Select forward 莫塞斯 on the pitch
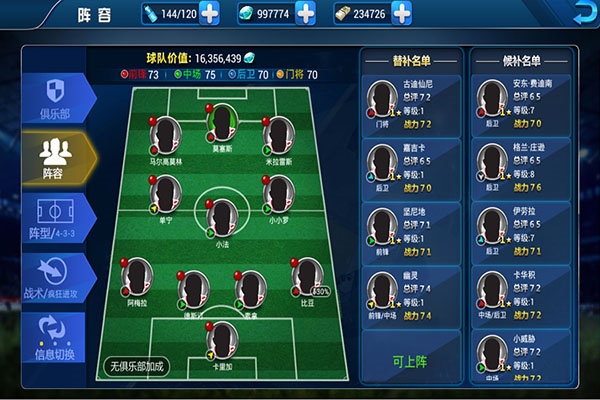Viewport: 600px width, 400px height. 222,126
